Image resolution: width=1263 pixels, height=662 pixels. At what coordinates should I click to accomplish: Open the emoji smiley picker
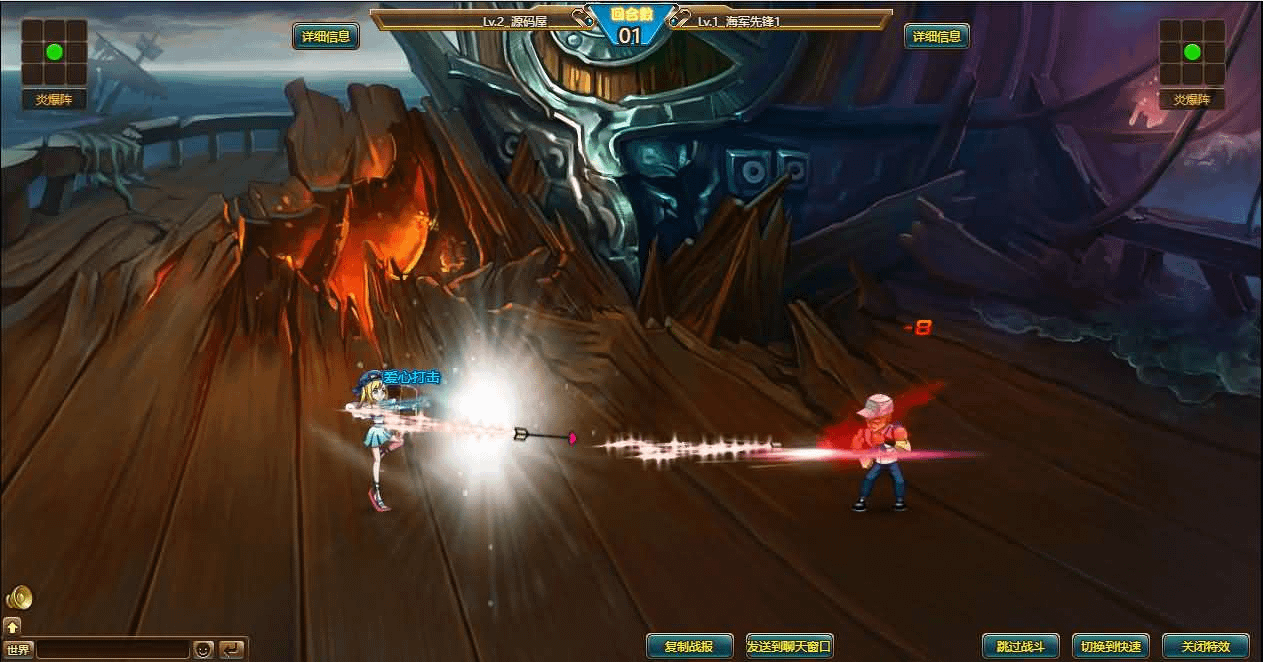click(x=204, y=650)
